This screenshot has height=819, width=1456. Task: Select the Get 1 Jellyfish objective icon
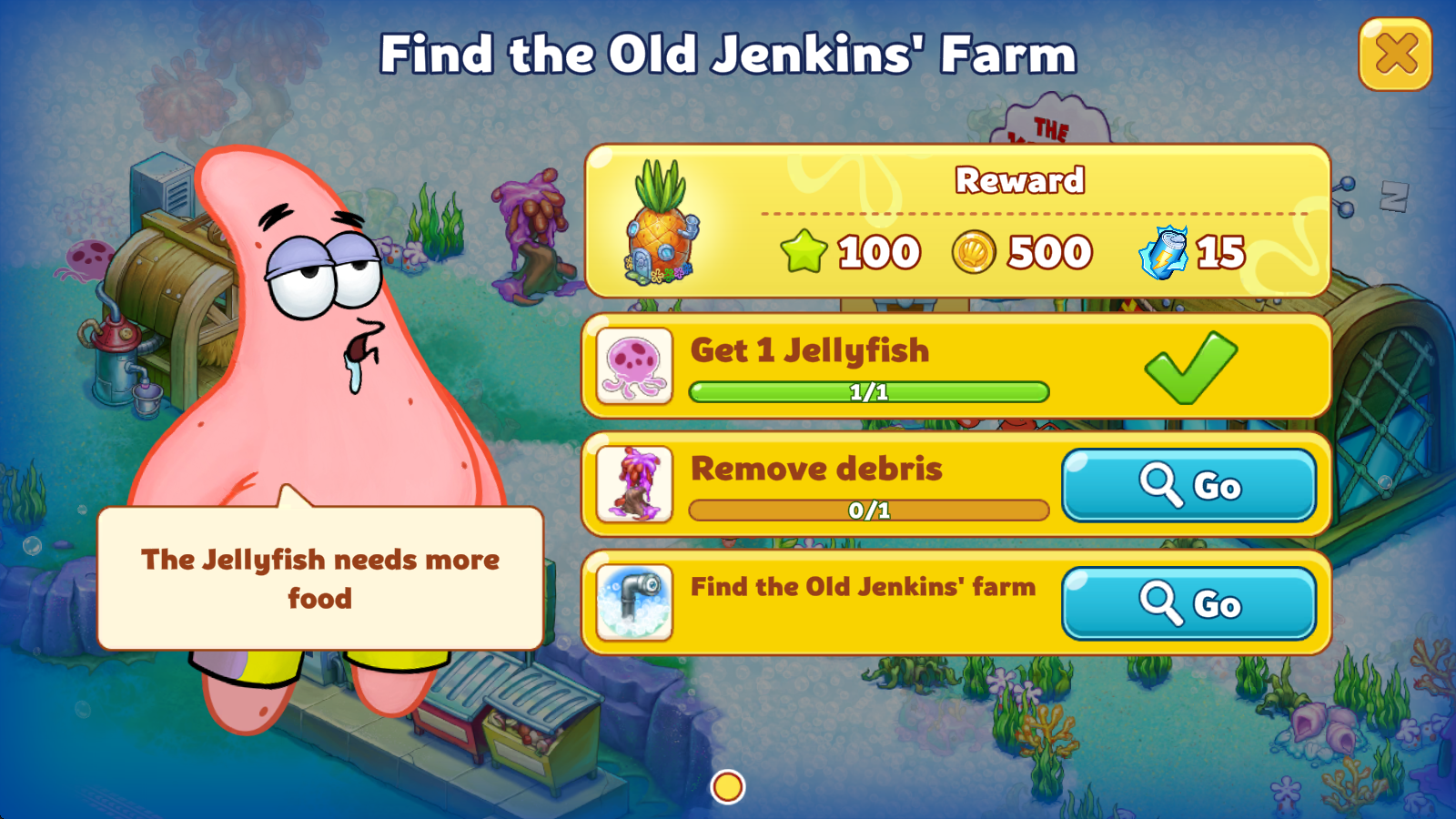pyautogui.click(x=634, y=366)
